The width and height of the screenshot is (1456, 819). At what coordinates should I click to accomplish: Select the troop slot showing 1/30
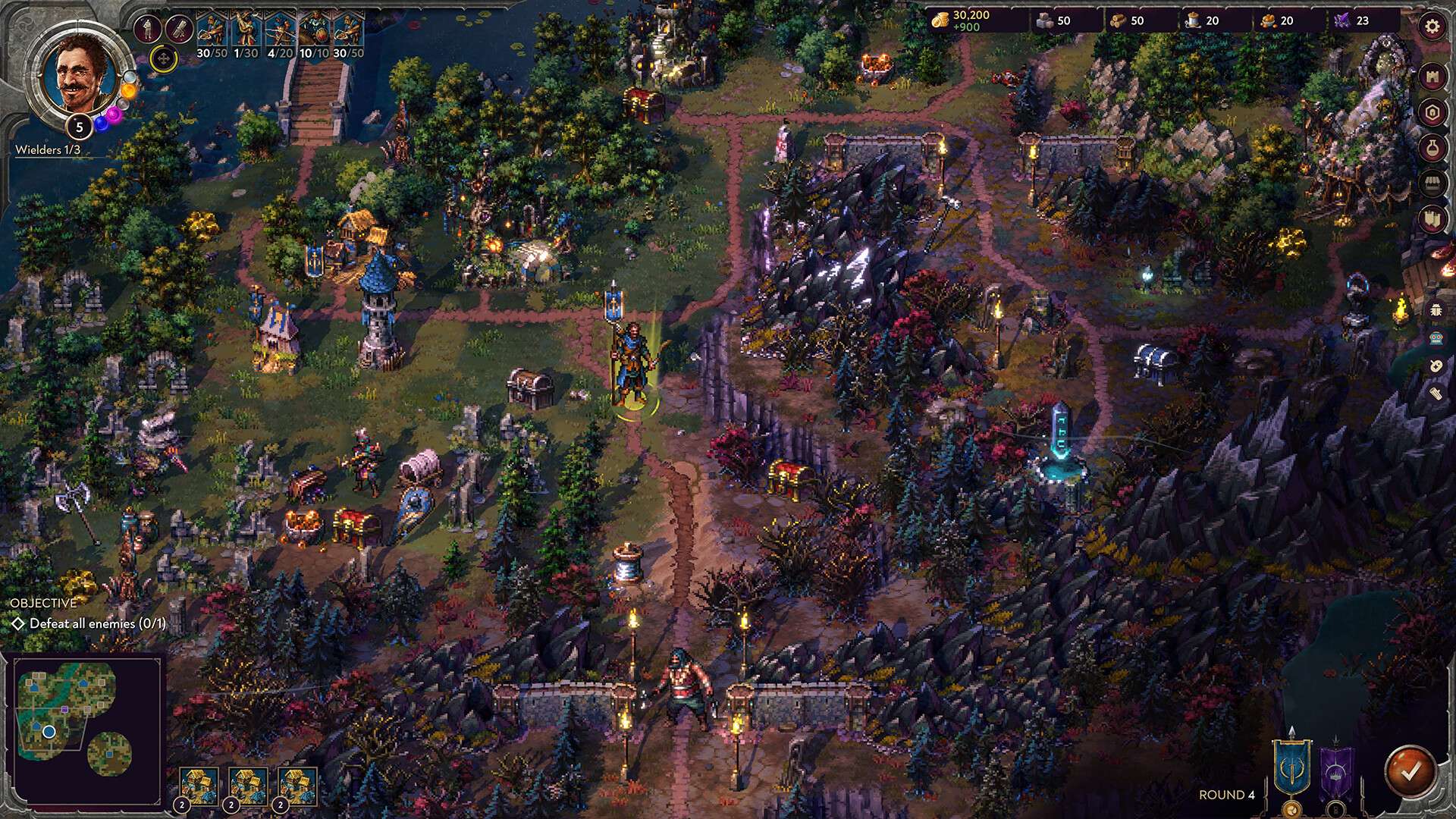click(245, 34)
